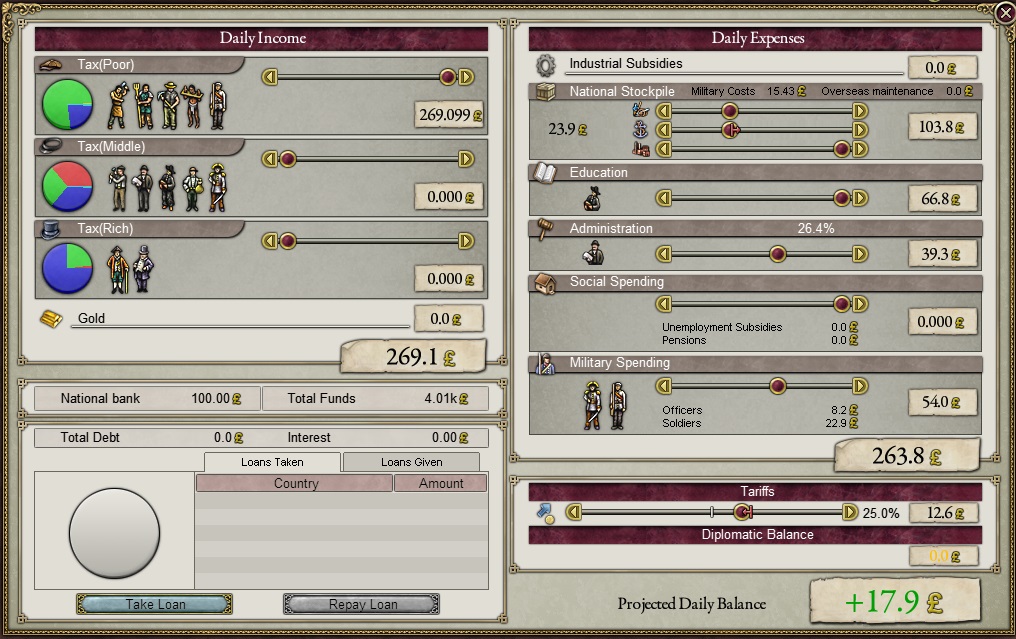The width and height of the screenshot is (1016, 639).
Task: Decrease education spending with left arrow
Action: coord(663,199)
